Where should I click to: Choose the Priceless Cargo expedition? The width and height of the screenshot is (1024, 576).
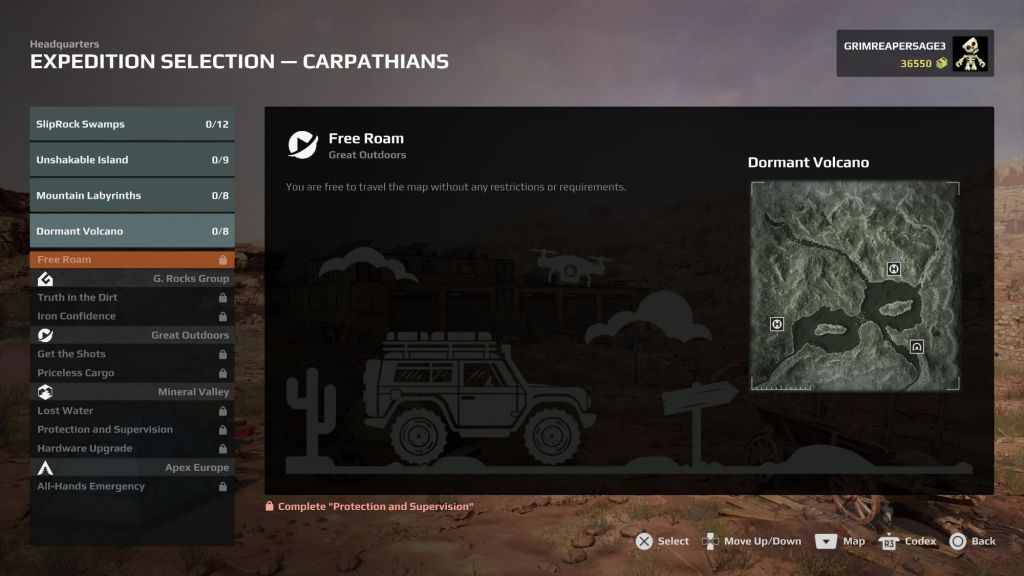click(x=131, y=373)
